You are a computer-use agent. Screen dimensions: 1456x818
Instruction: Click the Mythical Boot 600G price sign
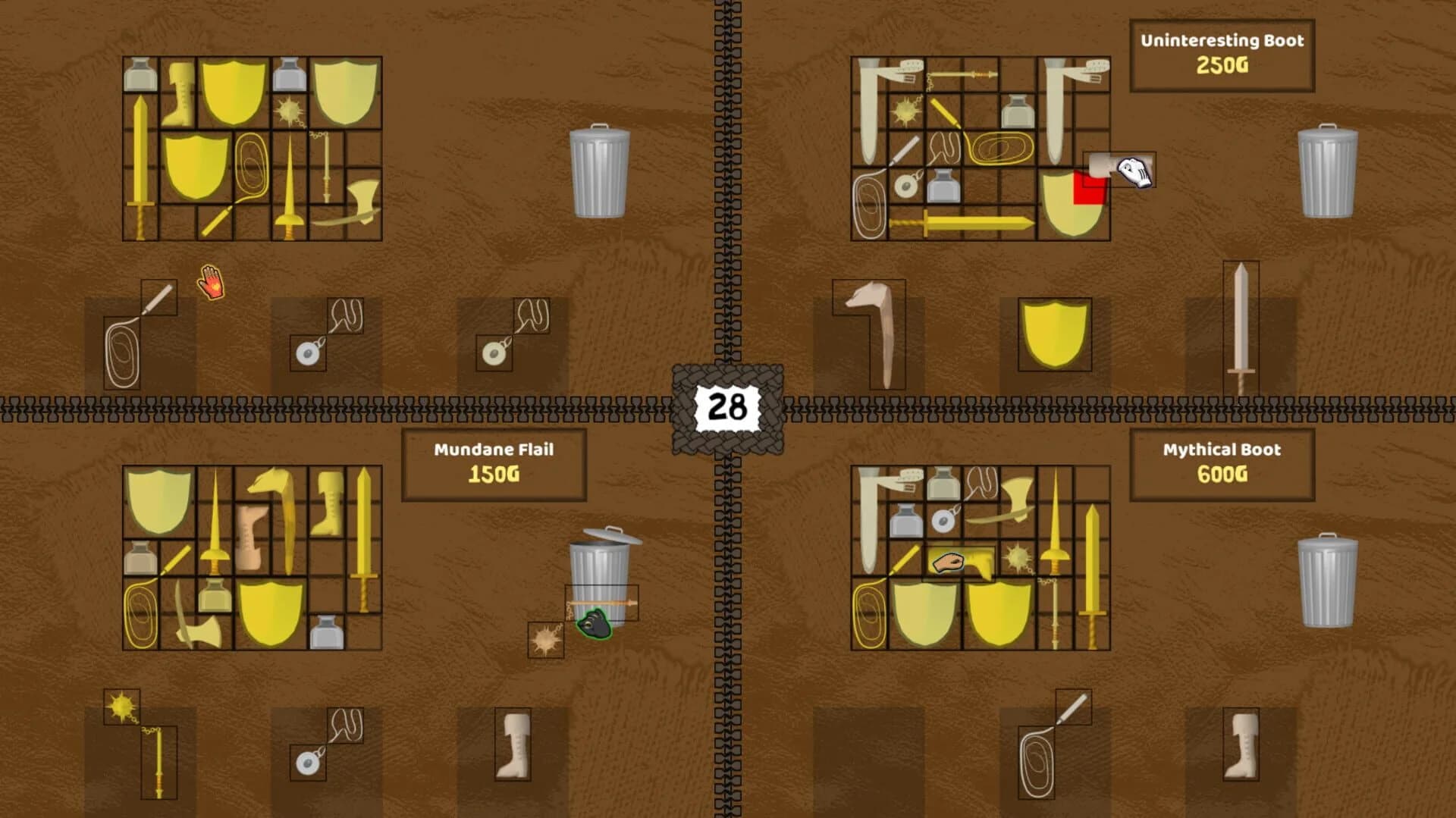1221,466
